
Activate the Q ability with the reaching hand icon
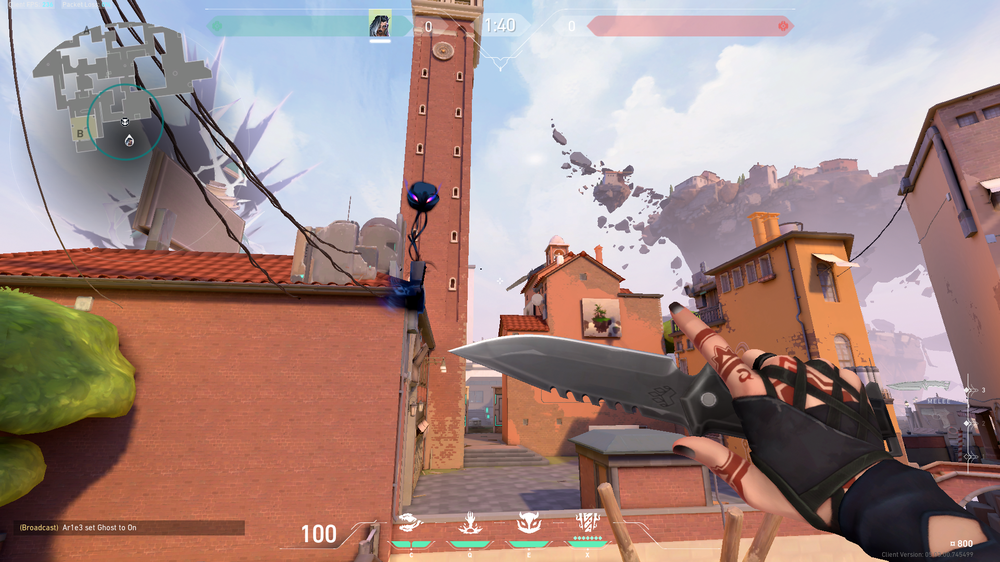[x=468, y=523]
